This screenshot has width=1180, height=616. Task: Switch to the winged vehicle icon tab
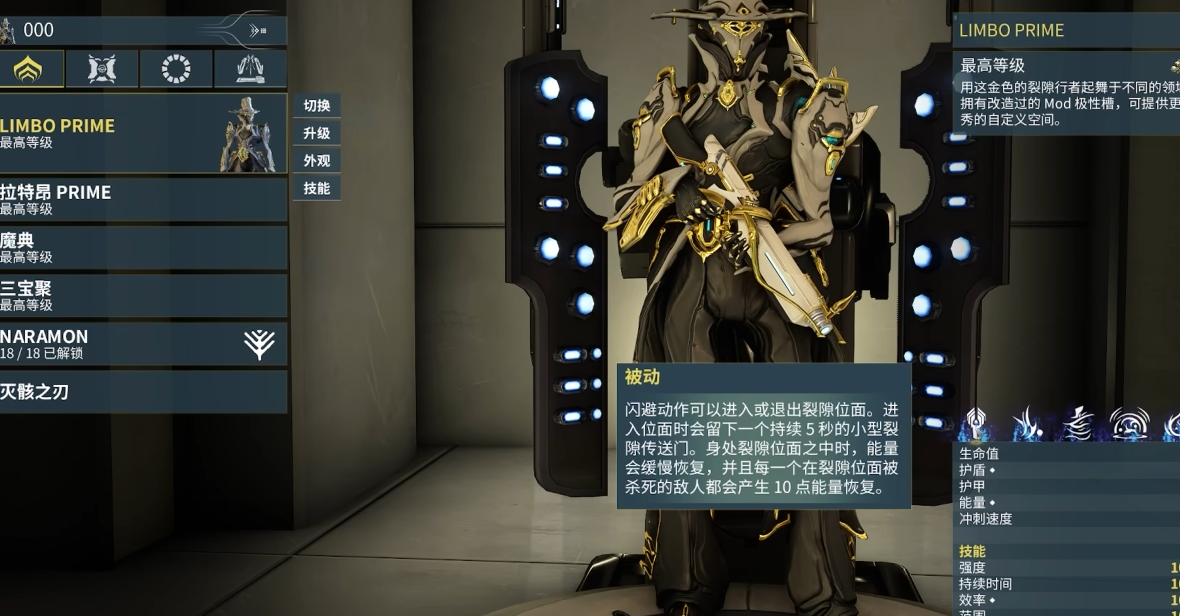click(x=250, y=69)
